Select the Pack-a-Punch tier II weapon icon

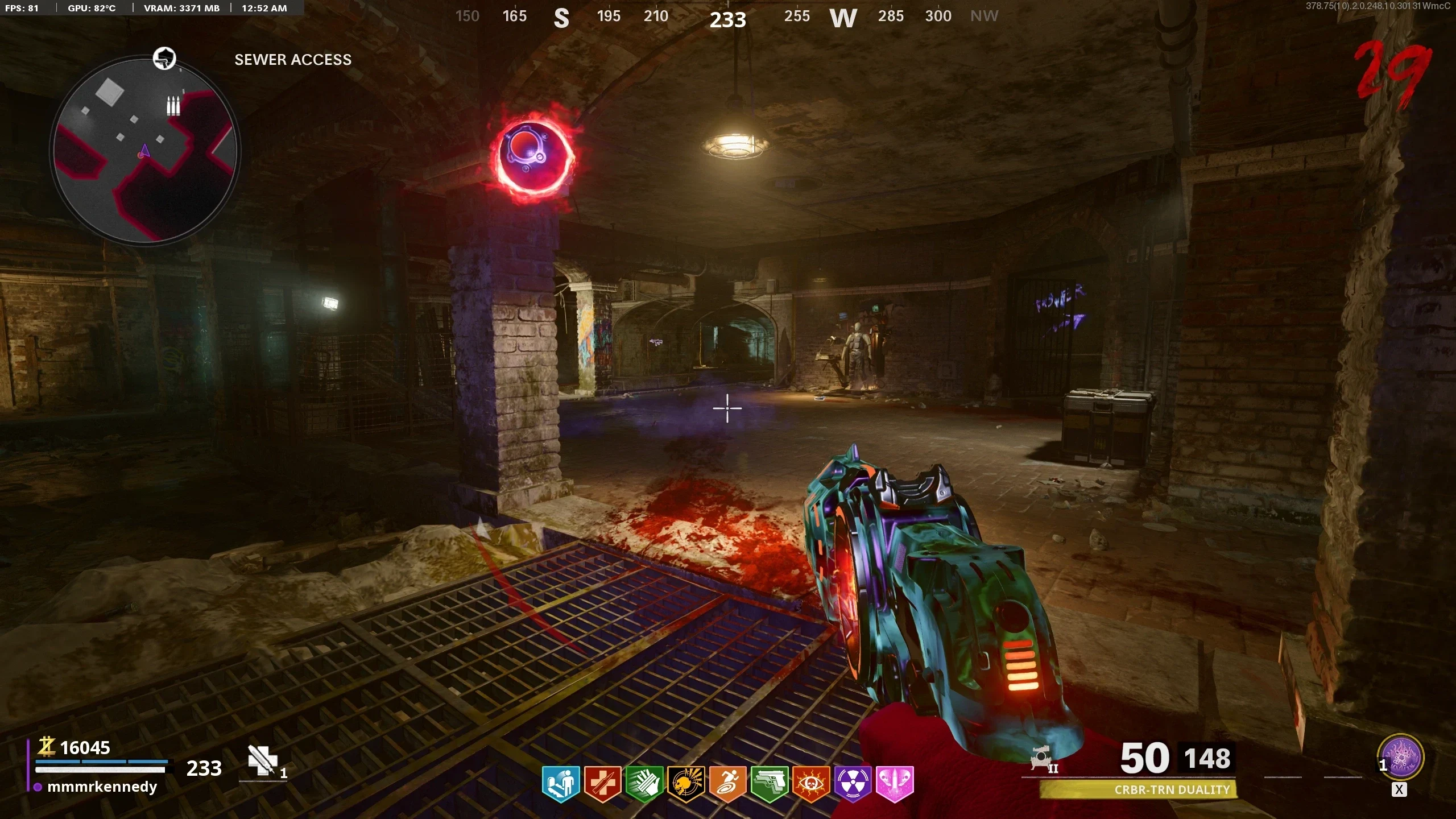pyautogui.click(x=1043, y=760)
